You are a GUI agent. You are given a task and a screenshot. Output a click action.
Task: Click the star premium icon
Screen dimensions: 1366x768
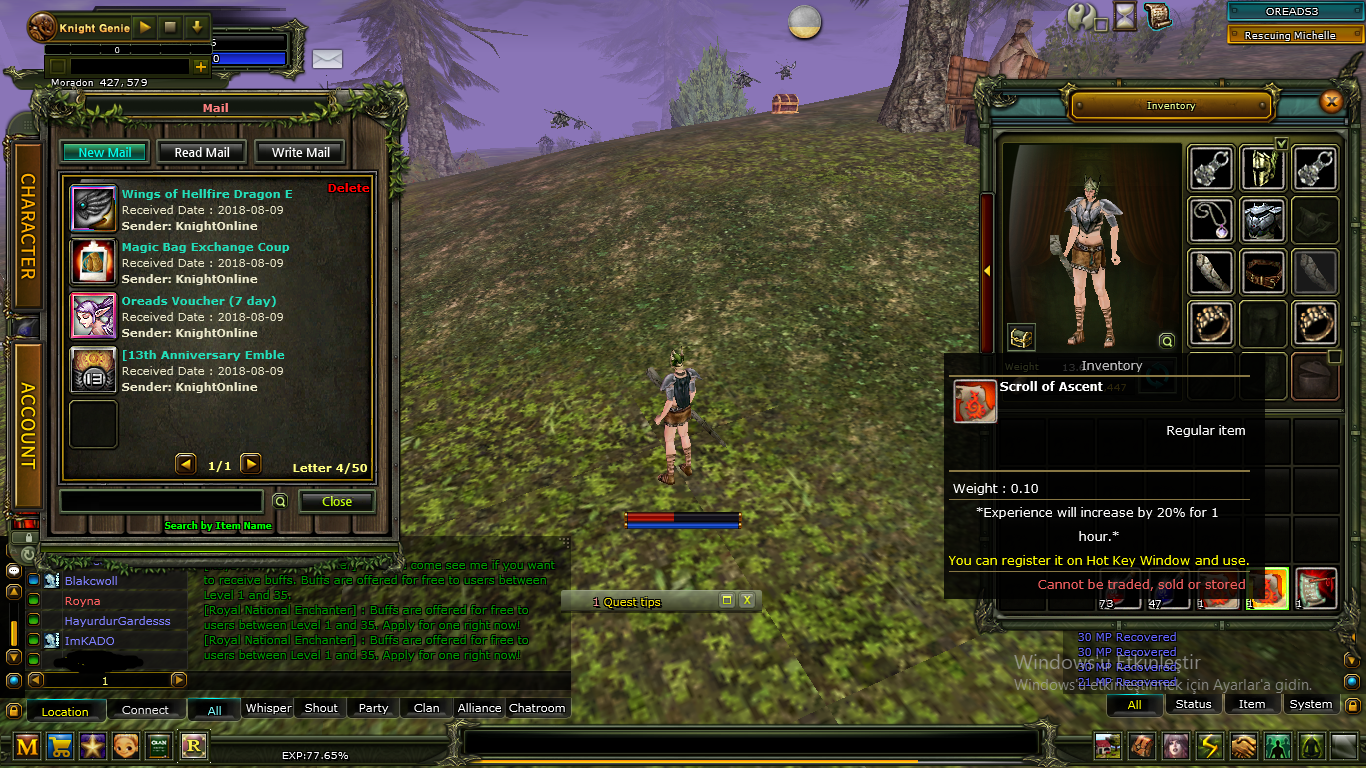coord(92,746)
